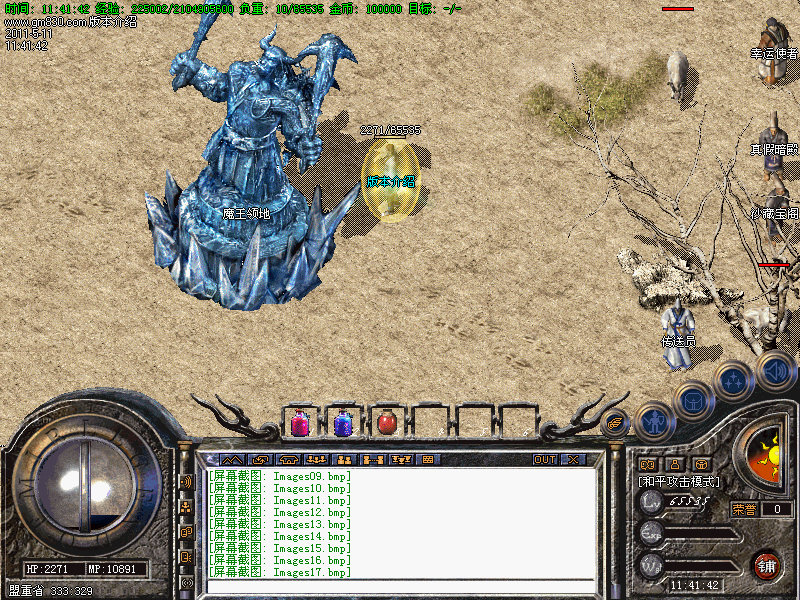Toggle the 和平攻击模式 attack mode label
The height and width of the screenshot is (600, 800).
point(678,482)
